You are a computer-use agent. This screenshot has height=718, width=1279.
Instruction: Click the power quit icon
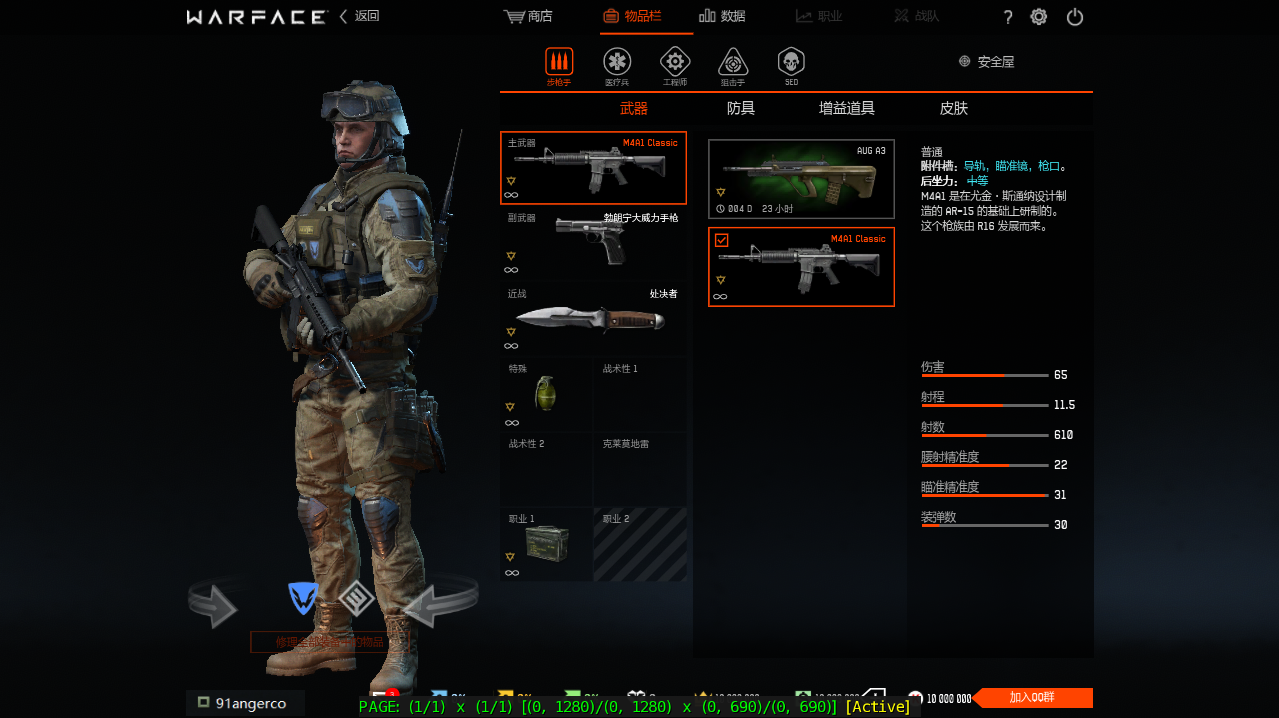[1075, 17]
